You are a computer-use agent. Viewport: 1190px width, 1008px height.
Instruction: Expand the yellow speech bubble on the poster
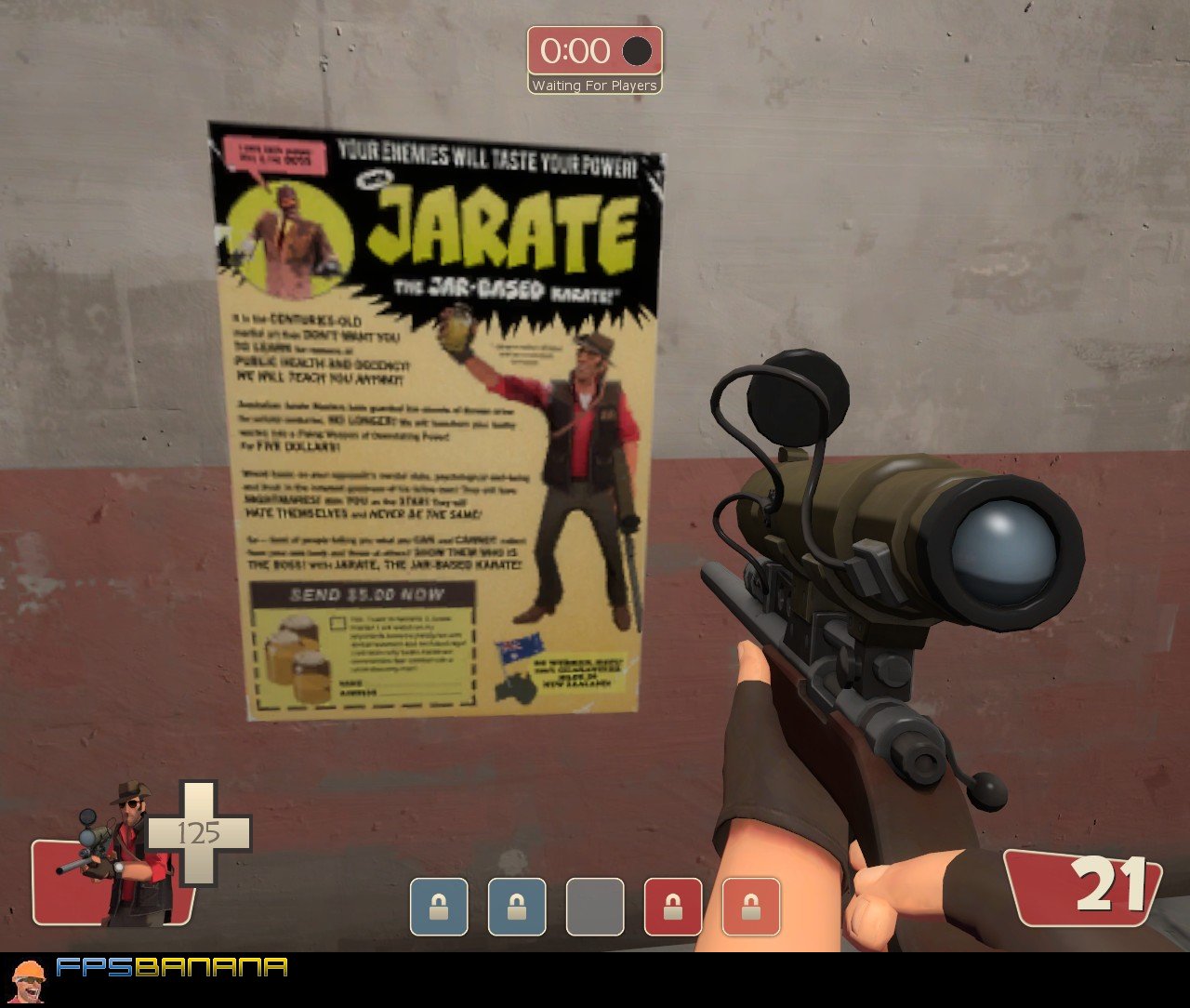(x=271, y=153)
